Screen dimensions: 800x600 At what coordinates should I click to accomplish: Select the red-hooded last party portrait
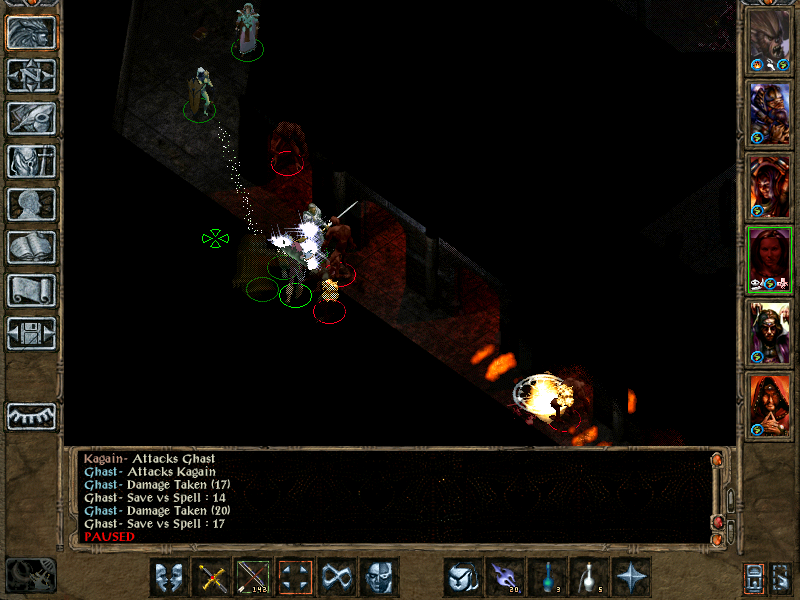(771, 405)
